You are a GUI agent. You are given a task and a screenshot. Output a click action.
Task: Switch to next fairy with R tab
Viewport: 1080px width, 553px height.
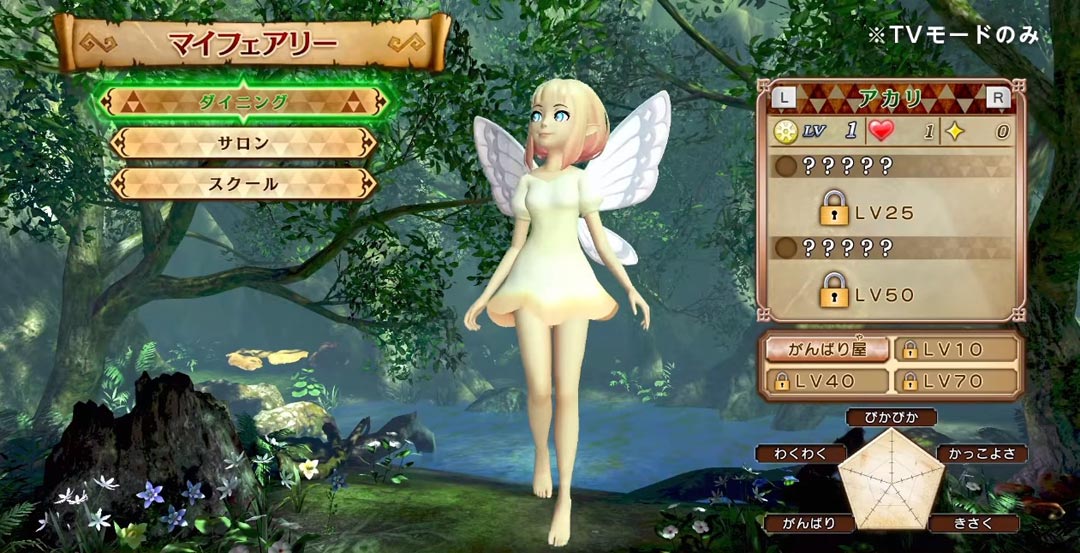click(997, 99)
